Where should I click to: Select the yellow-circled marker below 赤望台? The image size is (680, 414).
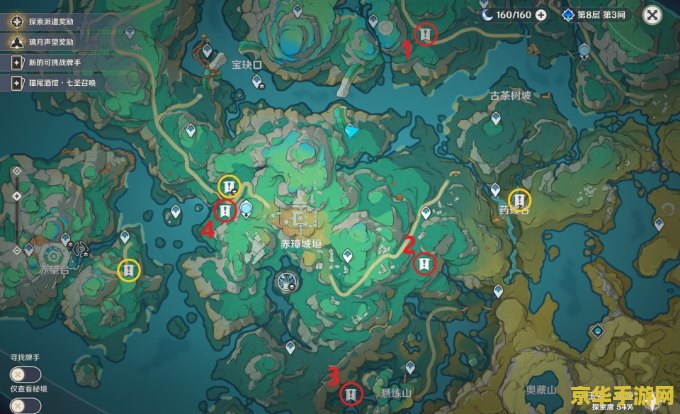(128, 269)
